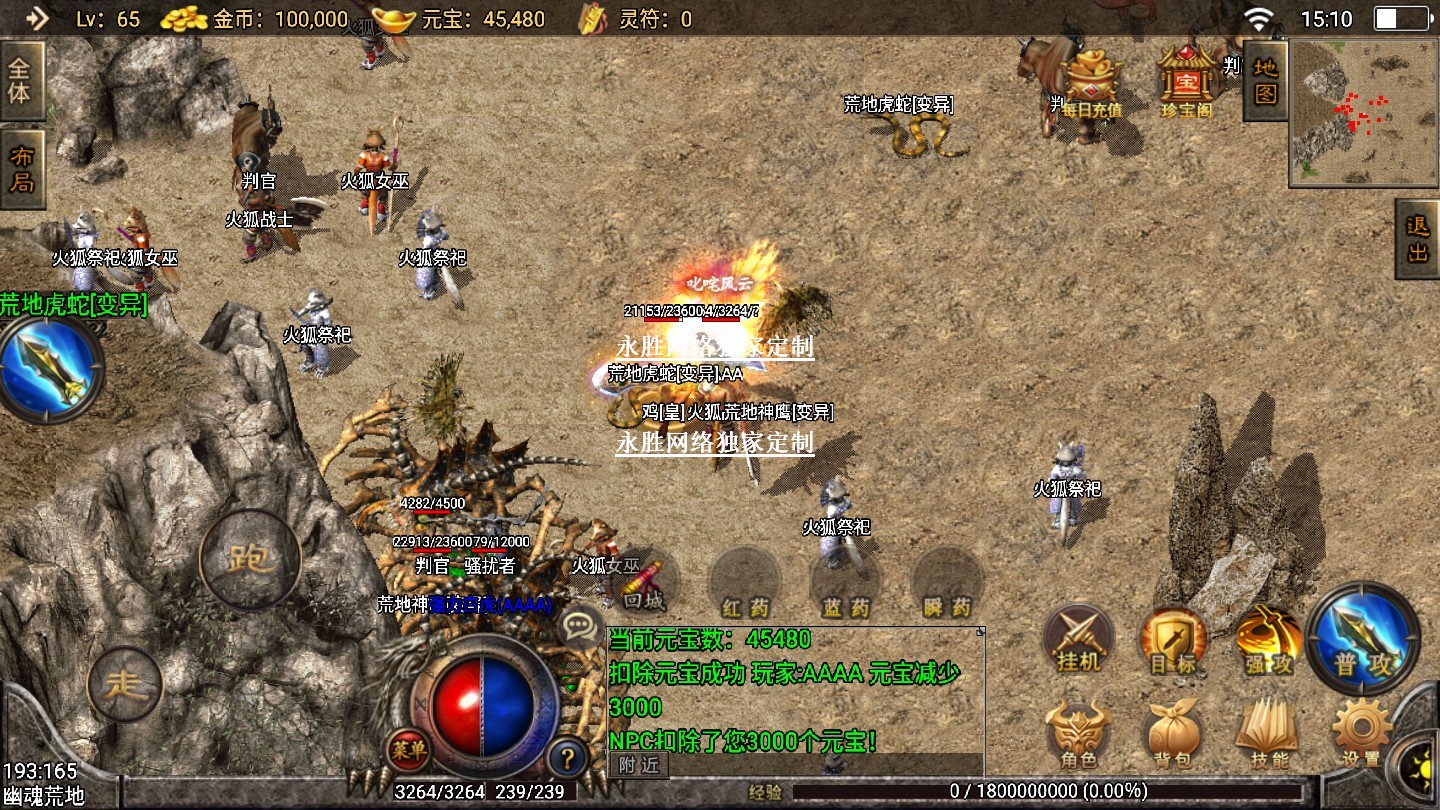
Task: Select the 目标 target button
Action: (x=1173, y=639)
